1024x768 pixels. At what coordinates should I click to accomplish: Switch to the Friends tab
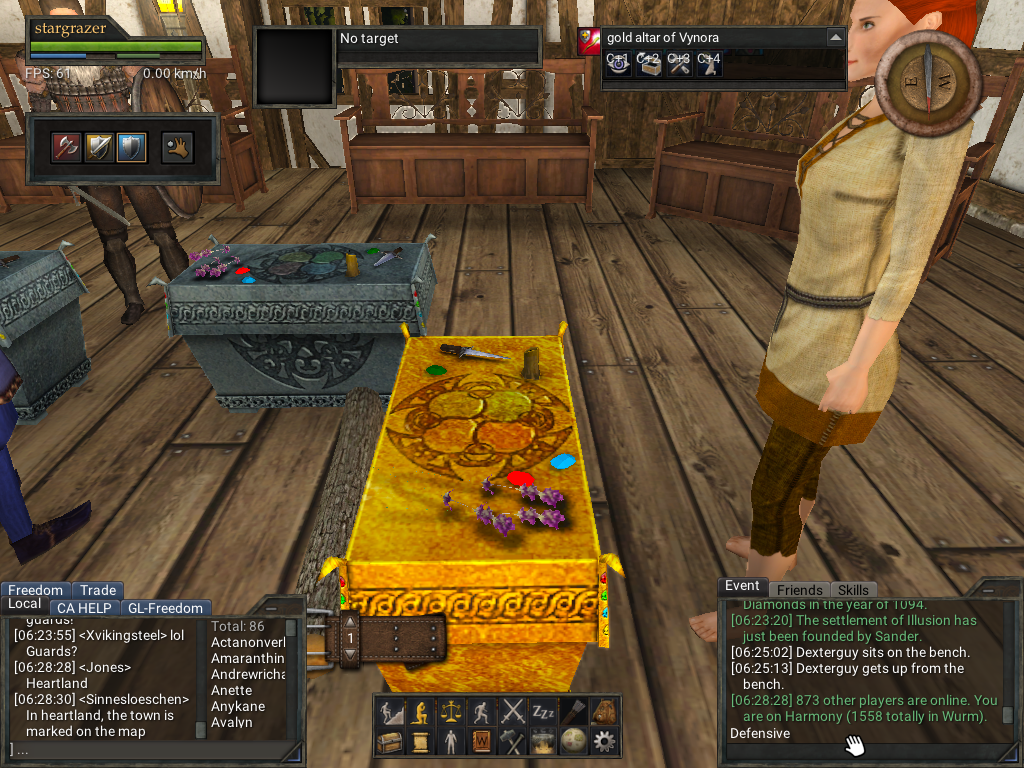point(799,590)
